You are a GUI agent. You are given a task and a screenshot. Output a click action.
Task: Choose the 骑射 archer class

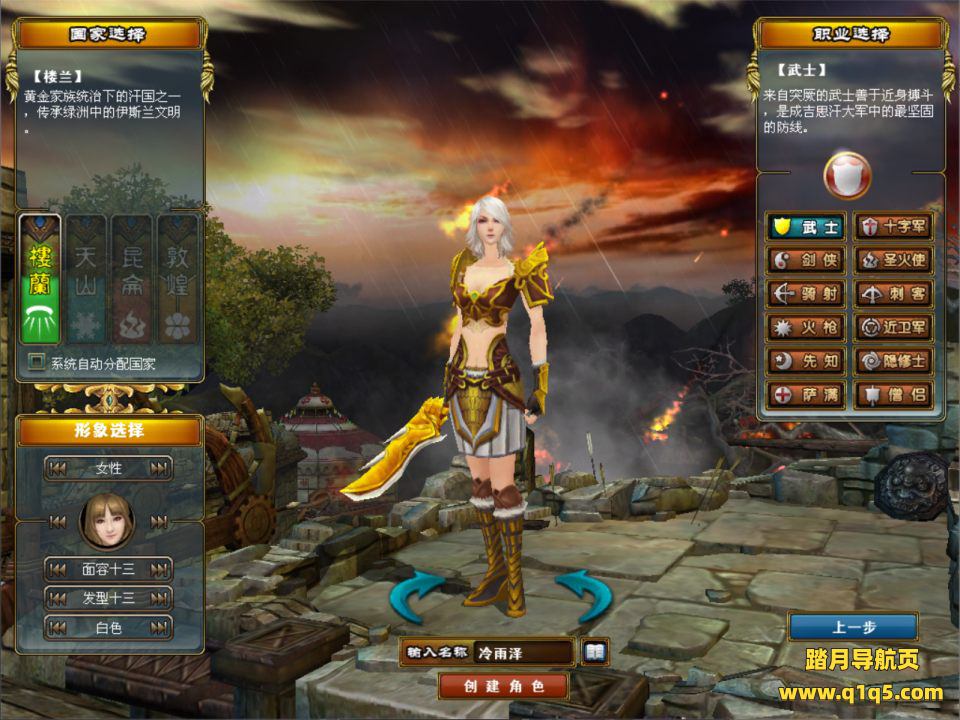pos(806,294)
